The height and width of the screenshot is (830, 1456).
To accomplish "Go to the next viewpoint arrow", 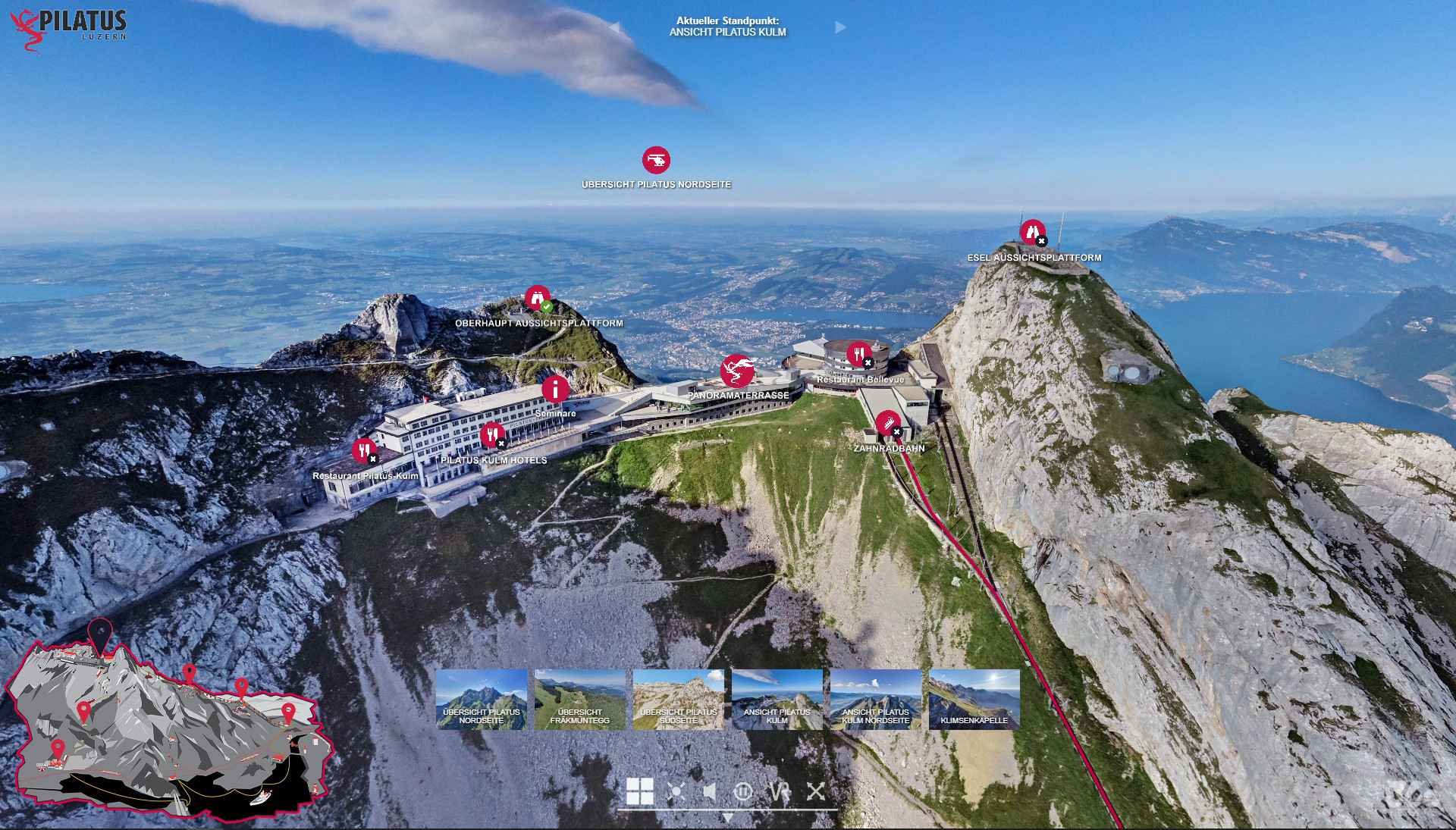I will tap(840, 27).
